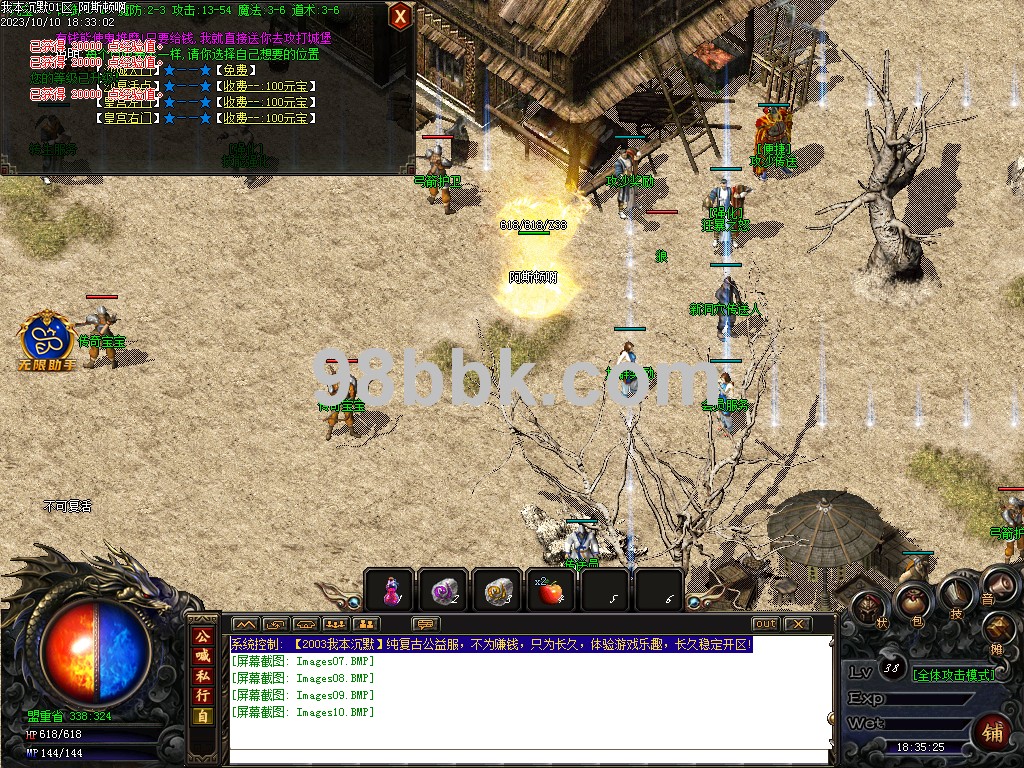Switch chat channel to 私
Image resolution: width=1024 pixels, height=768 pixels.
203,676
